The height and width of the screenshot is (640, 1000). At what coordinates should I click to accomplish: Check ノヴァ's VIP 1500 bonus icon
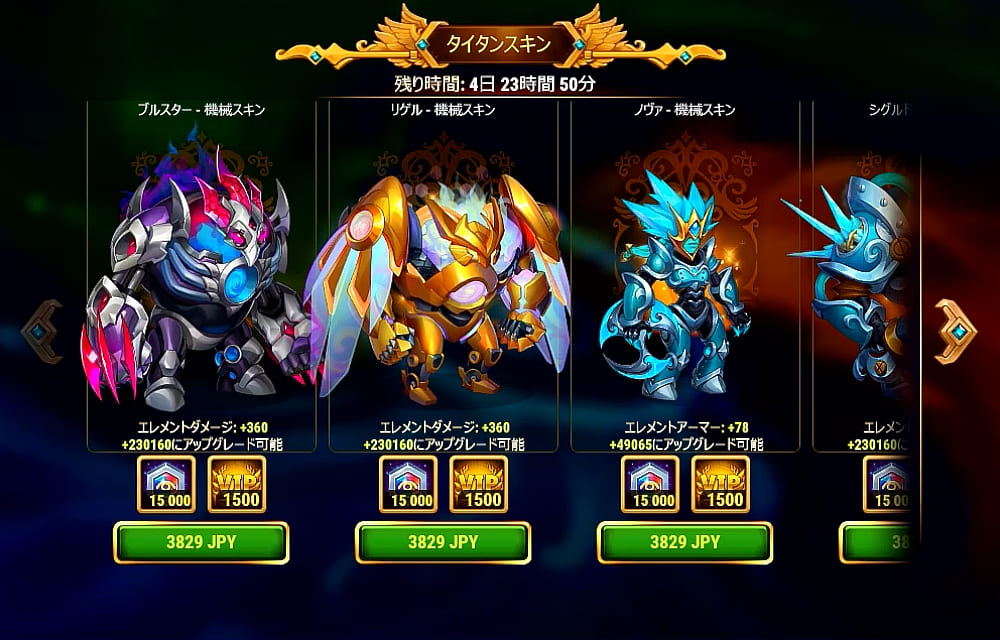click(x=721, y=484)
